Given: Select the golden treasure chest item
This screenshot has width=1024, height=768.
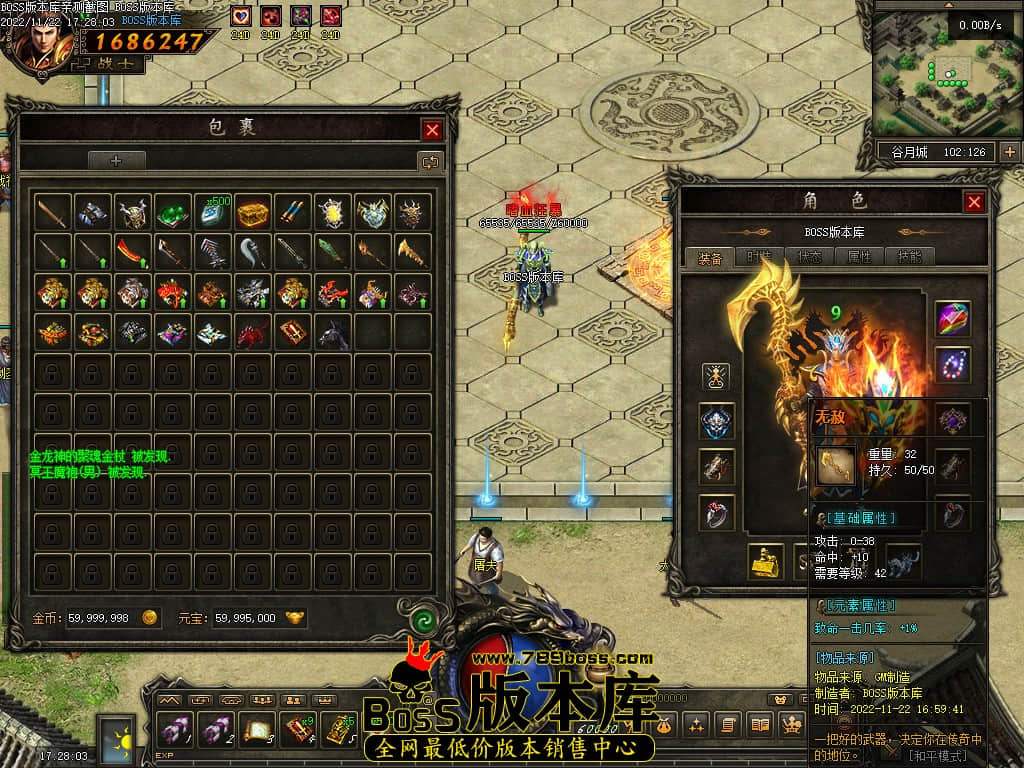Looking at the screenshot, I should coord(252,212).
